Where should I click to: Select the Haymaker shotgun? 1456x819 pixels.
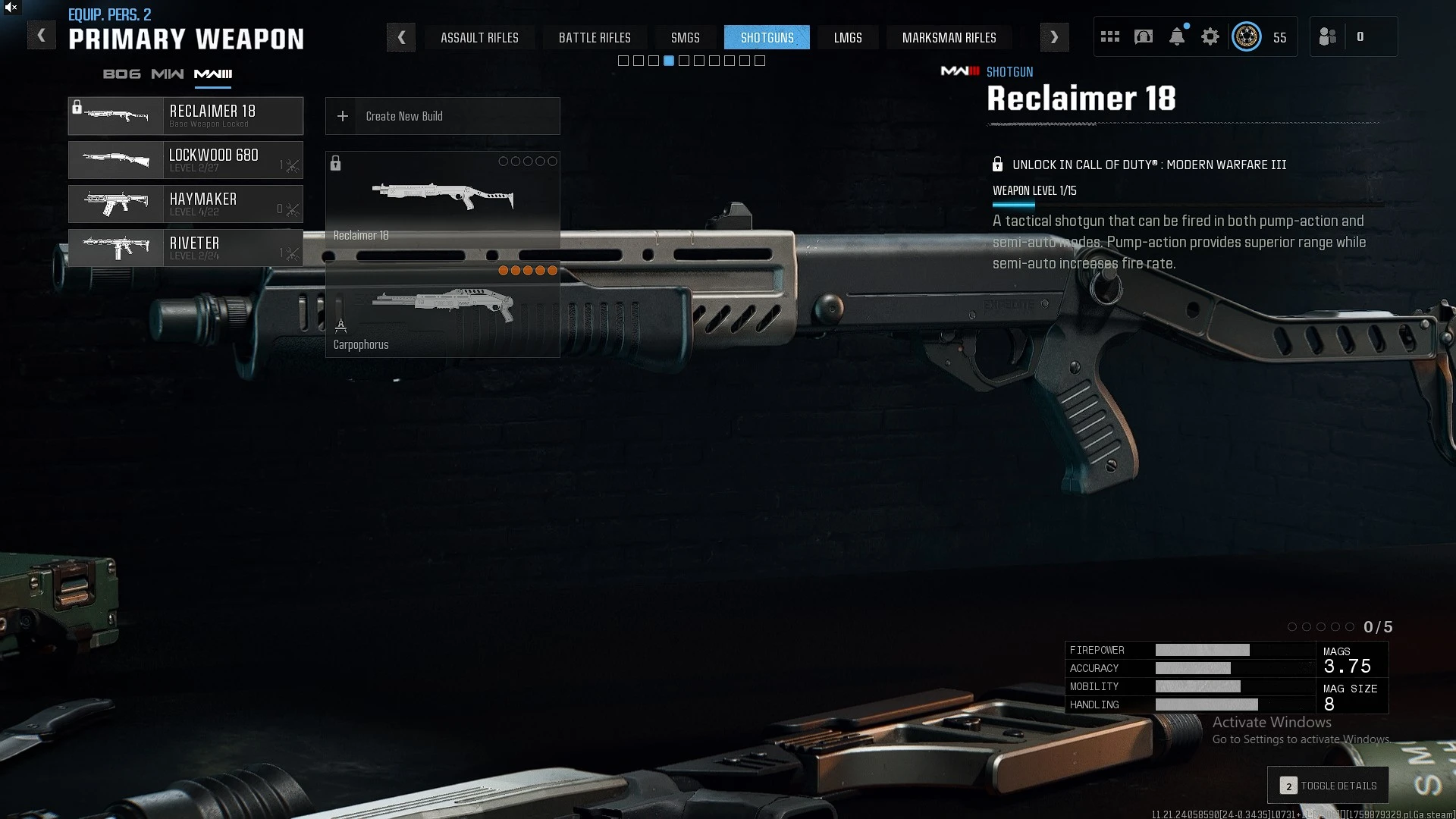point(186,204)
